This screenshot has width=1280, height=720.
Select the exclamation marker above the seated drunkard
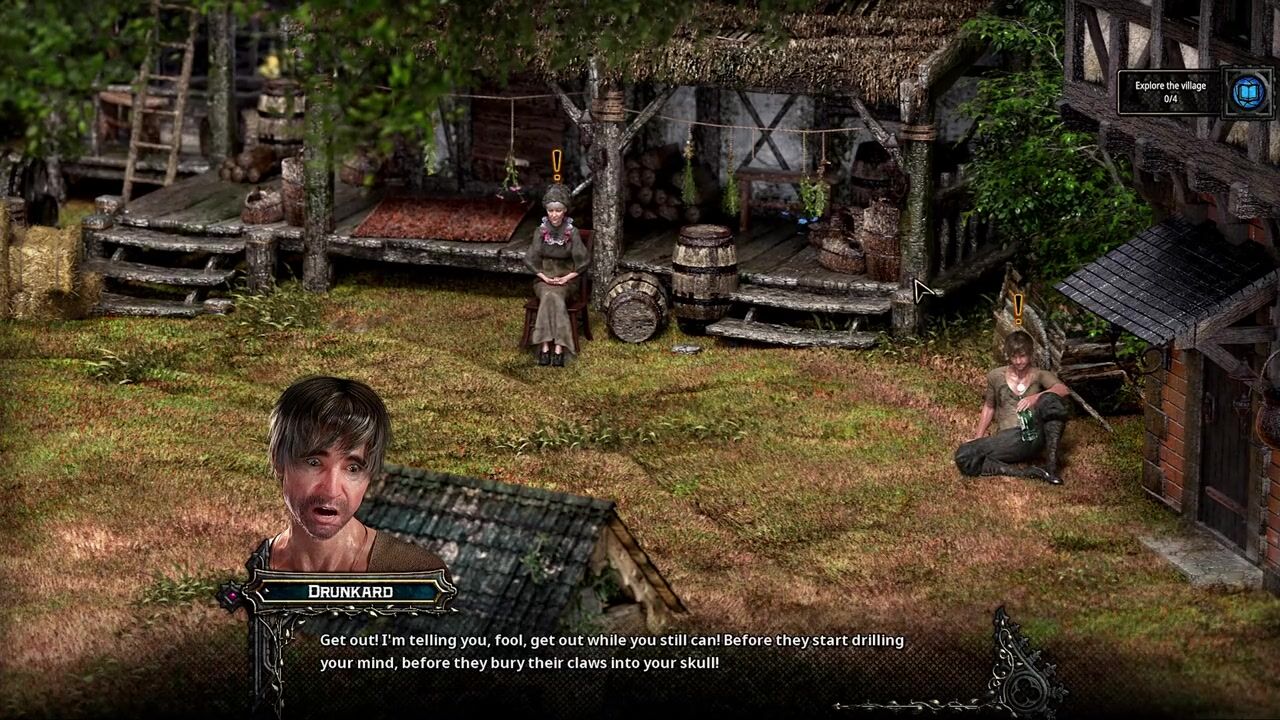[x=1018, y=309]
